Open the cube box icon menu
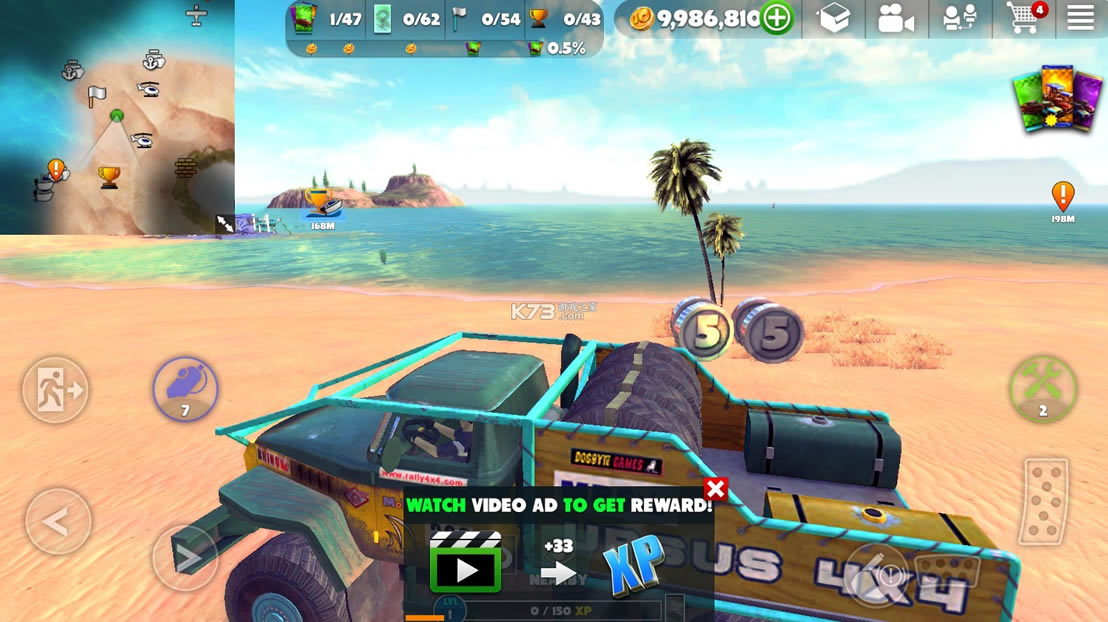The image size is (1108, 622). 833,18
